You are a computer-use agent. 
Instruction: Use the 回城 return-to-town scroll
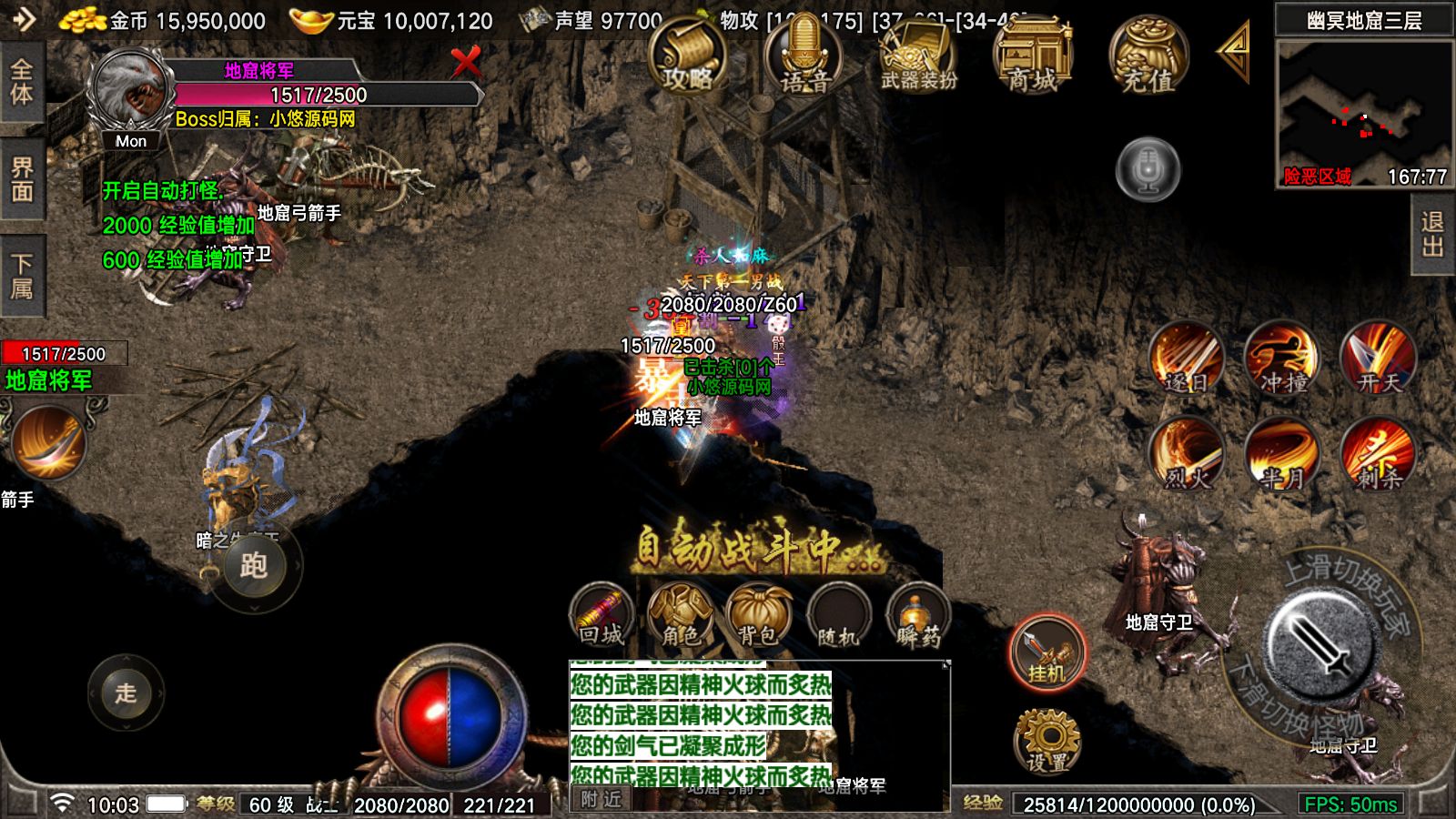[x=602, y=616]
